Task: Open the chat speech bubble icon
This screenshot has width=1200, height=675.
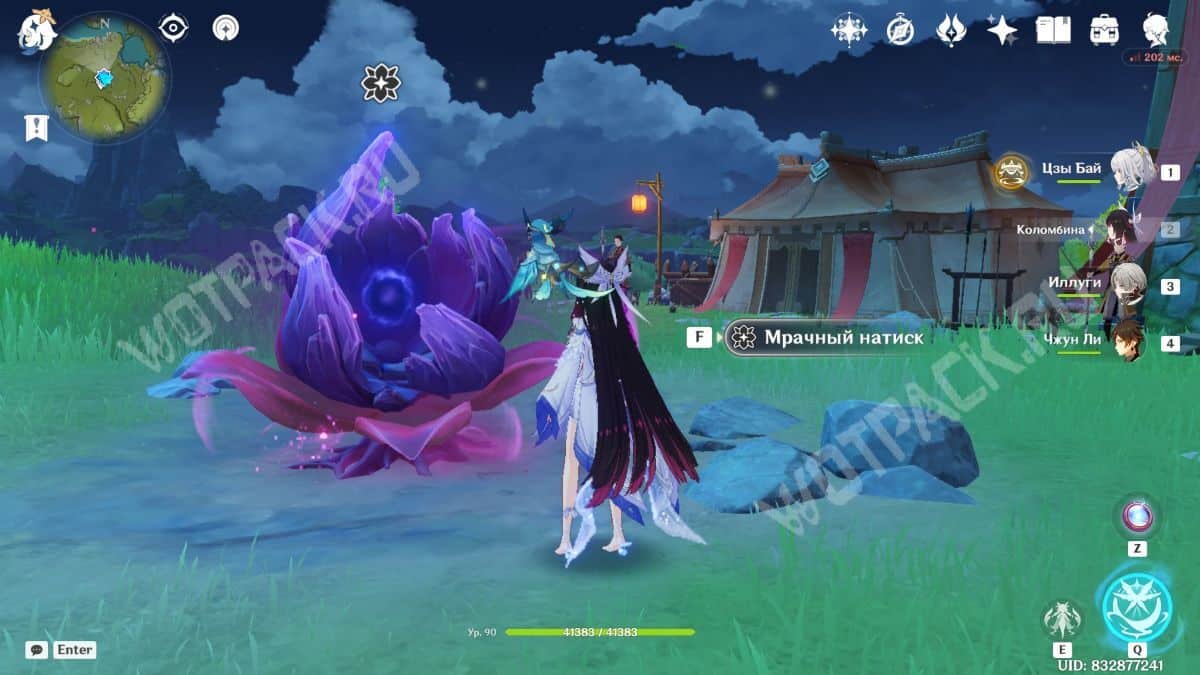Action: click(37, 650)
